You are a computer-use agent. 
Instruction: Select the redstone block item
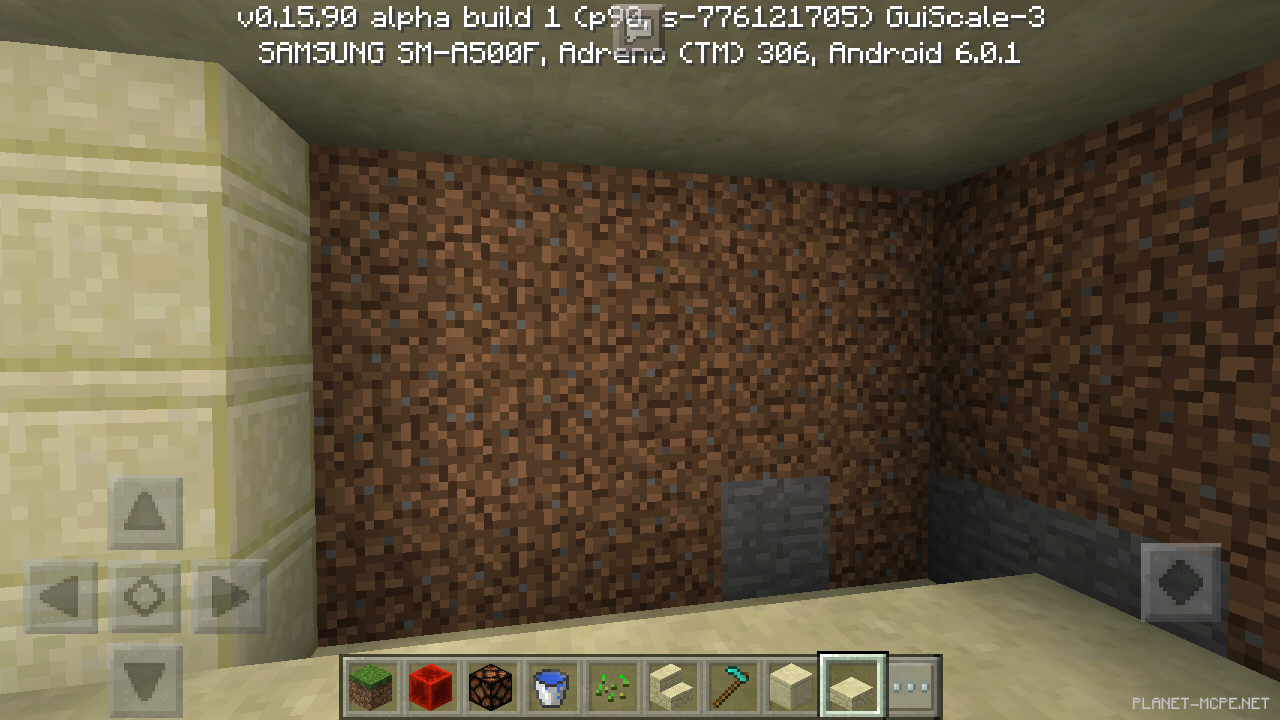tap(431, 686)
